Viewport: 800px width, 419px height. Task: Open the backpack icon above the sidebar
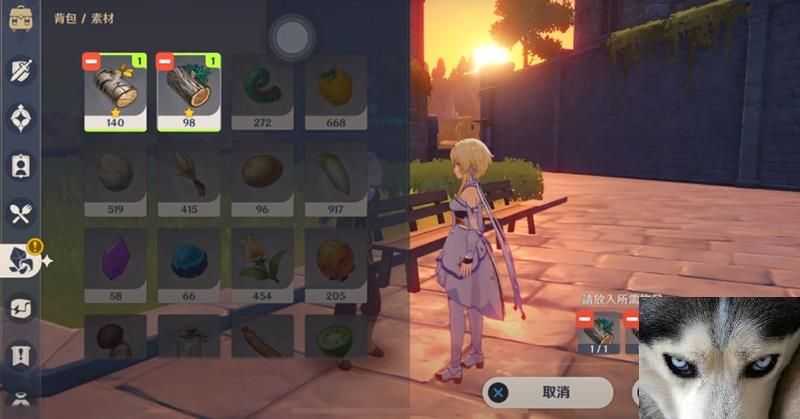pyautogui.click(x=21, y=20)
